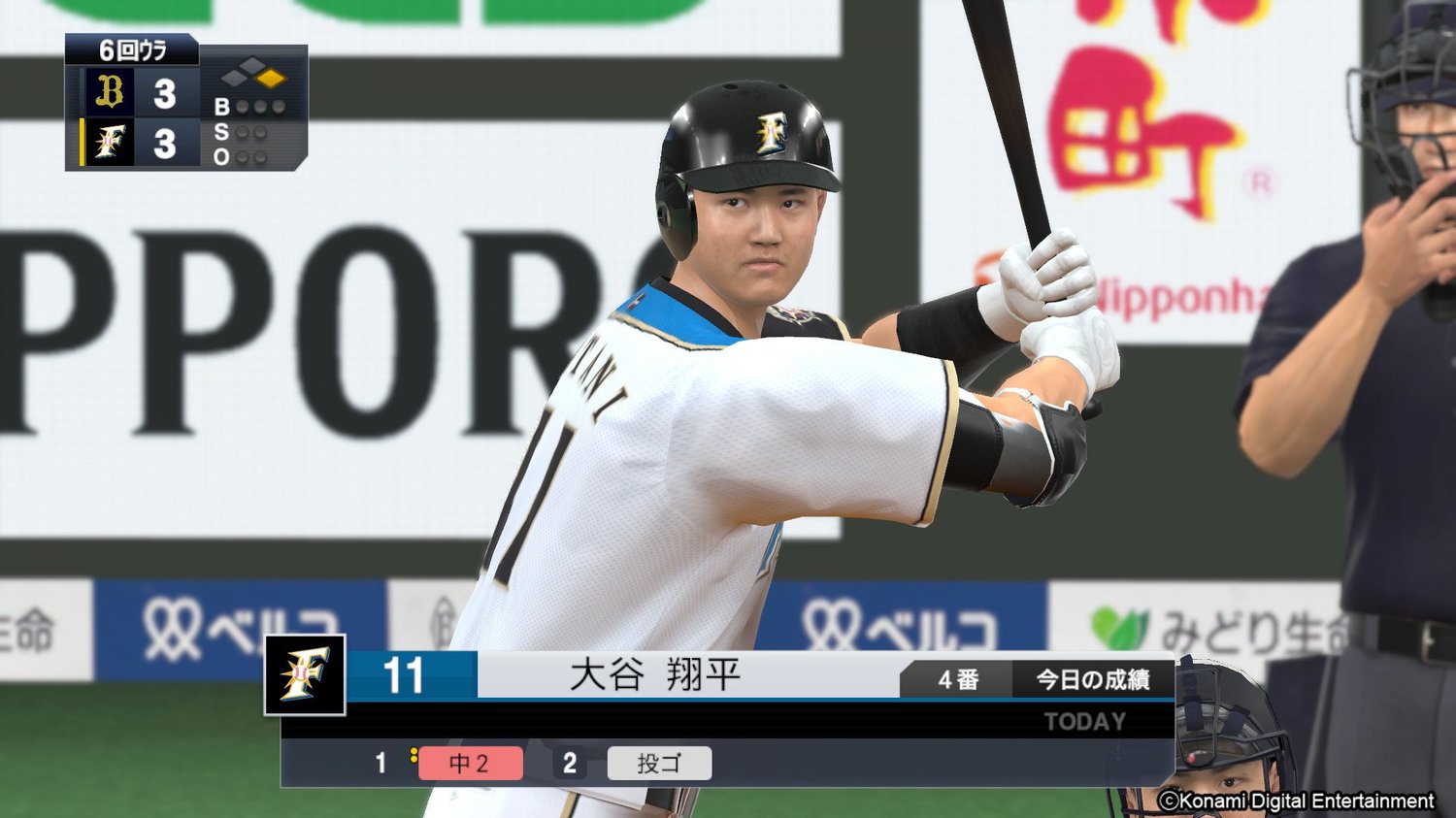Click the 中2 first at-bat result
Viewport: 1456px width, 818px height.
pyautogui.click(x=472, y=764)
